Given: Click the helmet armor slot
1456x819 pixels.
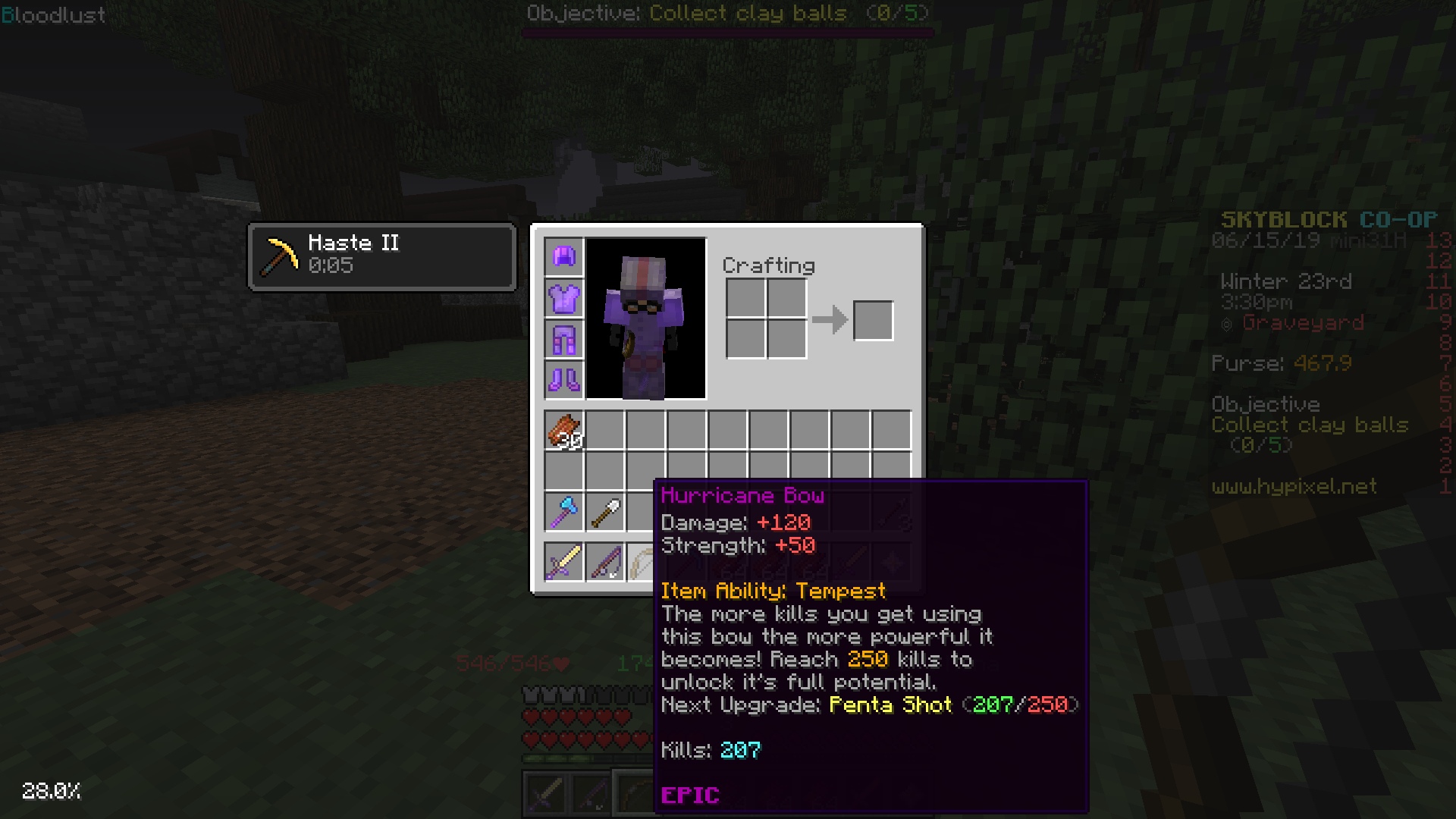Looking at the screenshot, I should (562, 258).
